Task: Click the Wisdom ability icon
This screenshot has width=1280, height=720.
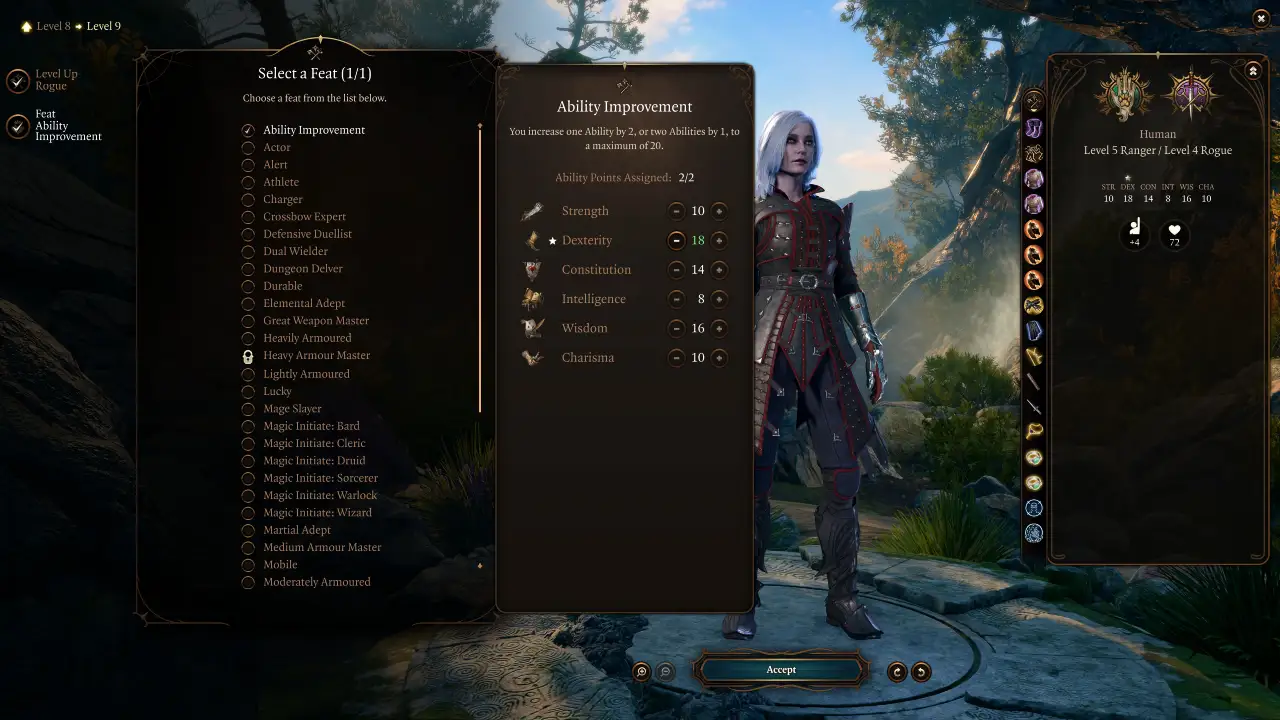Action: tap(532, 327)
